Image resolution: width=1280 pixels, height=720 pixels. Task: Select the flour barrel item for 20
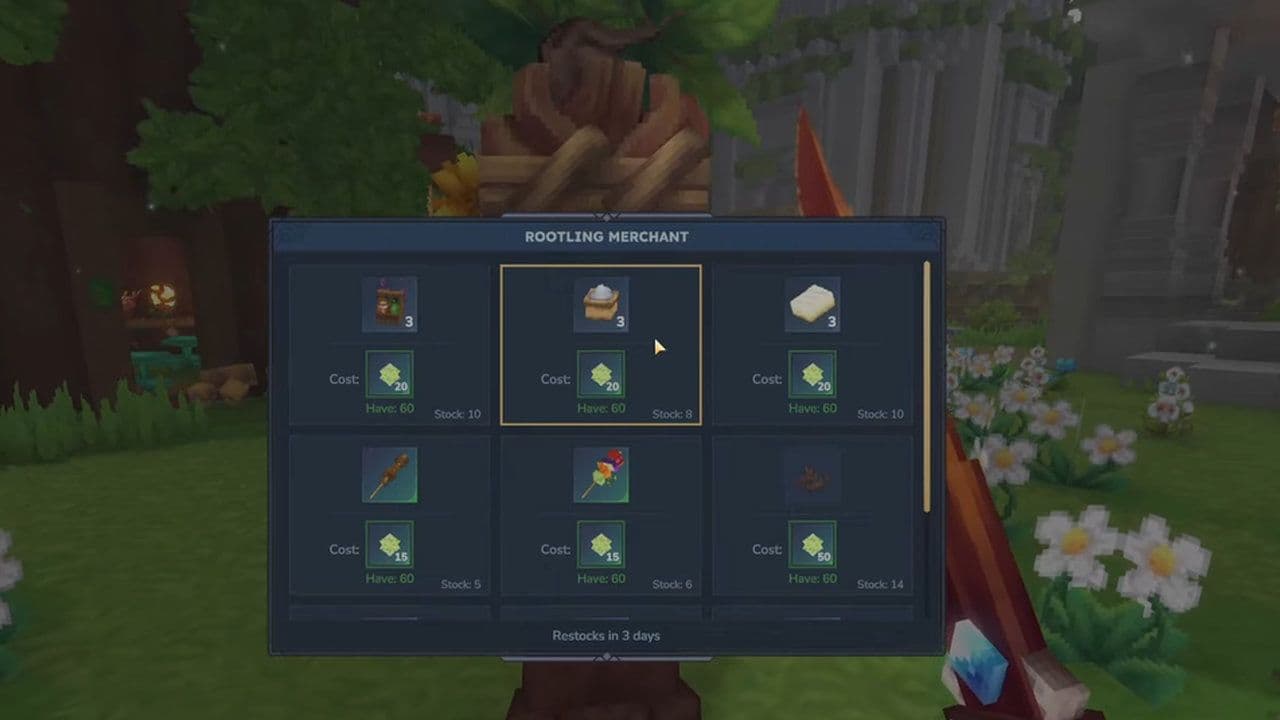(x=601, y=302)
